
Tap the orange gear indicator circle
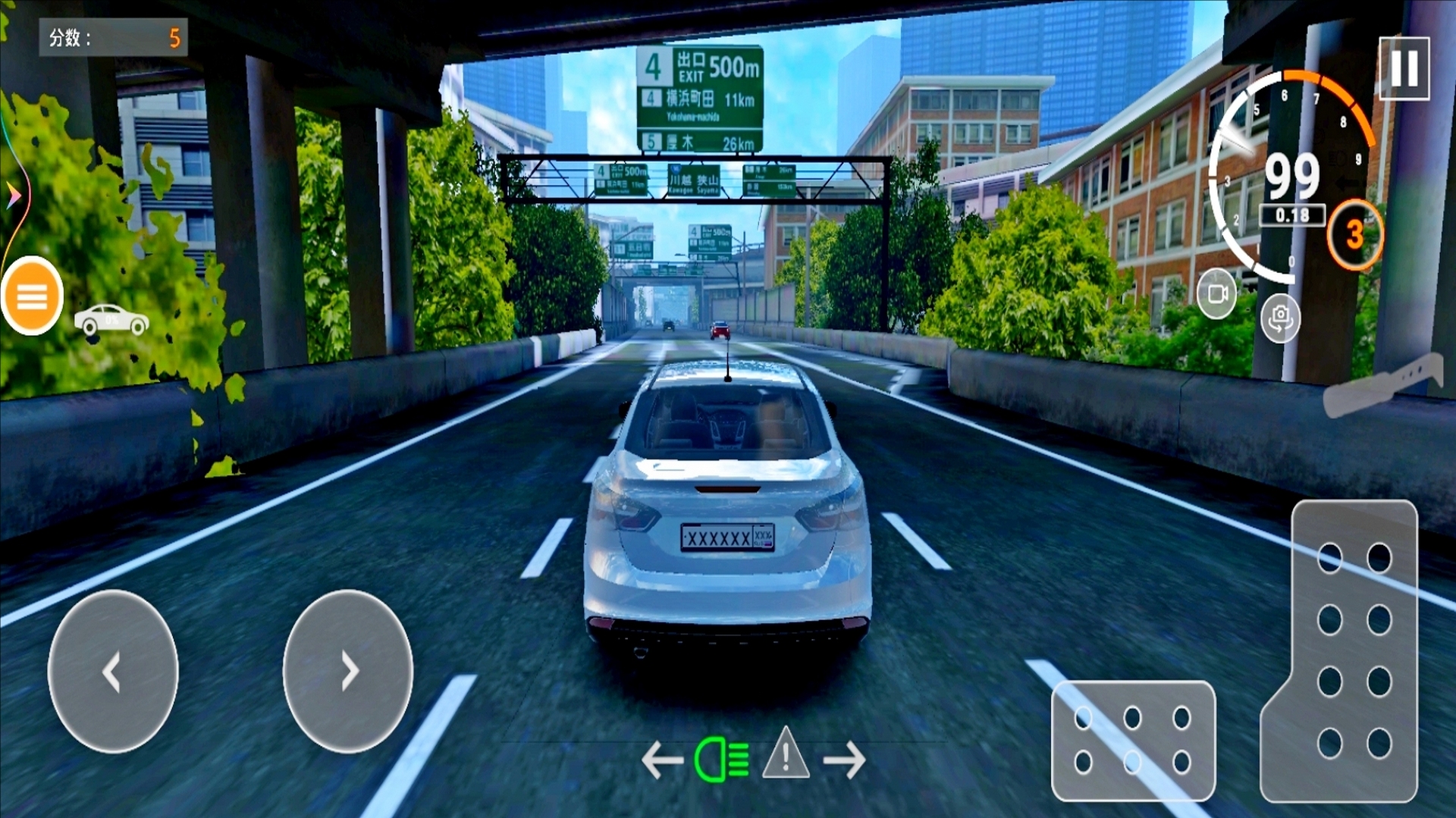[1354, 235]
